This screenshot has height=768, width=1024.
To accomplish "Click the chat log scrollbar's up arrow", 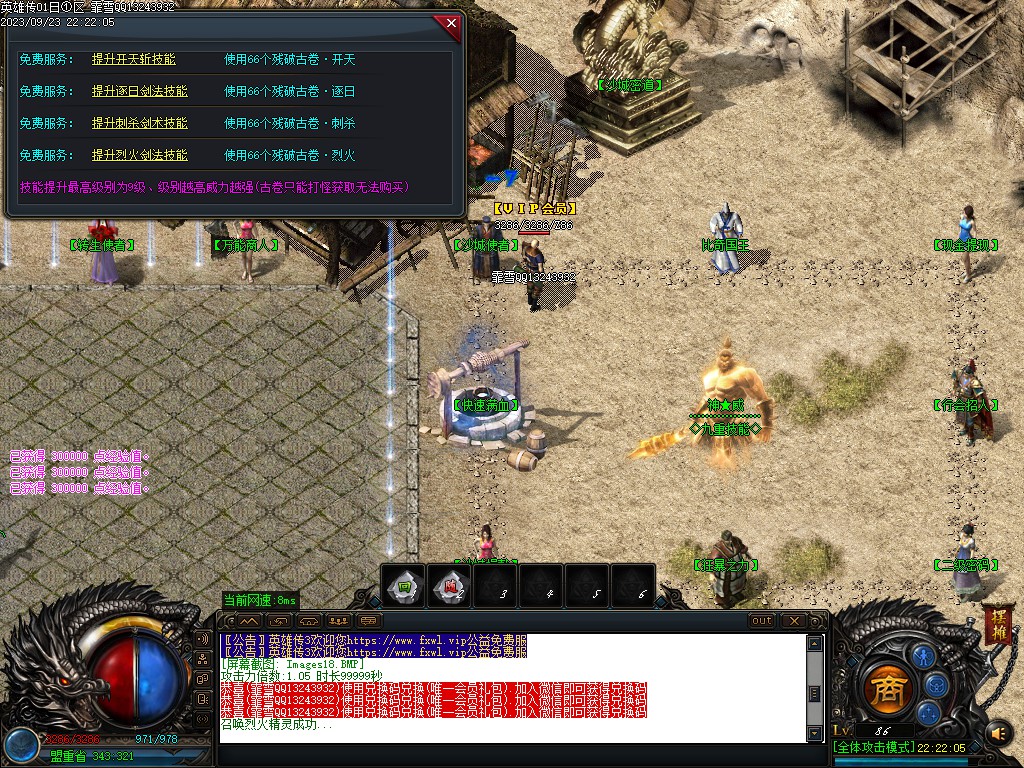I will 815,643.
